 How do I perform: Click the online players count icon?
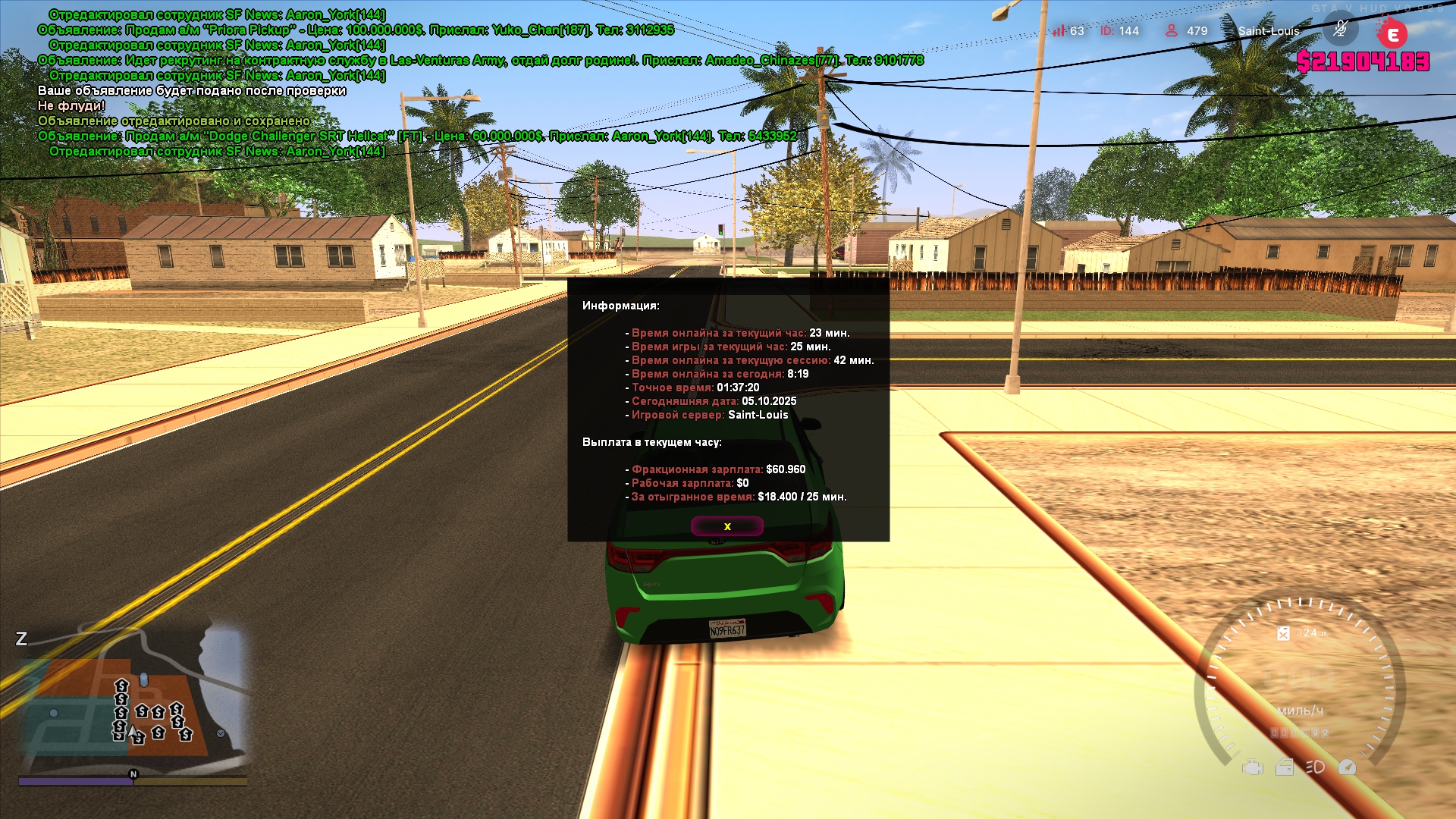tap(1172, 30)
